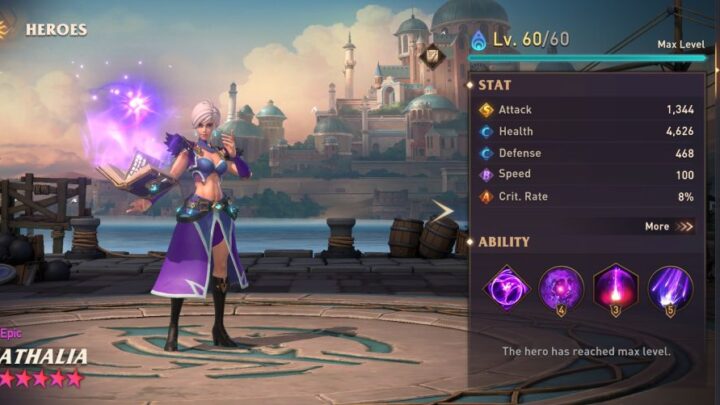Open the violet lightning ability marked 5
The height and width of the screenshot is (405, 720).
click(x=669, y=288)
